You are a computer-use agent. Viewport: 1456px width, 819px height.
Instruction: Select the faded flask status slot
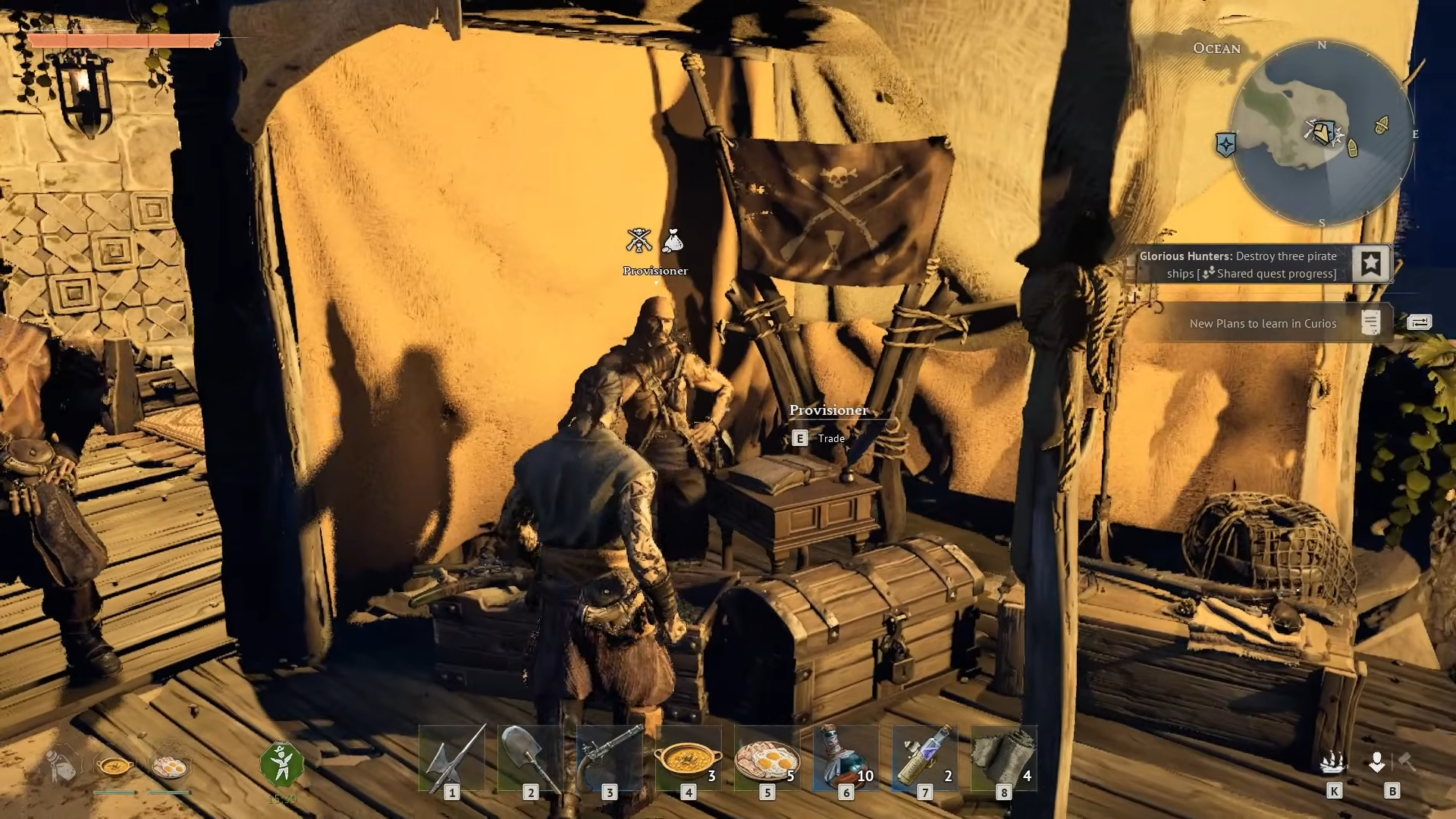click(61, 767)
